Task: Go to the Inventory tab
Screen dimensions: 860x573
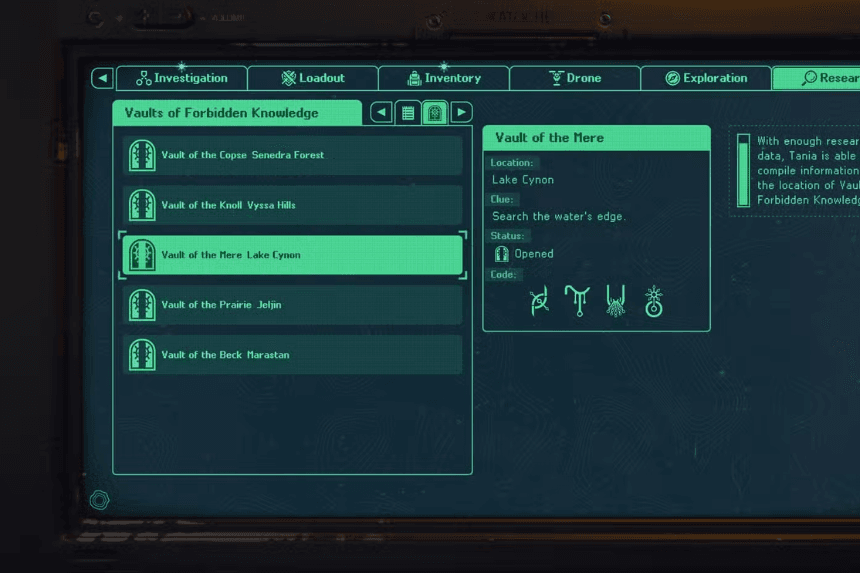Action: (x=444, y=78)
